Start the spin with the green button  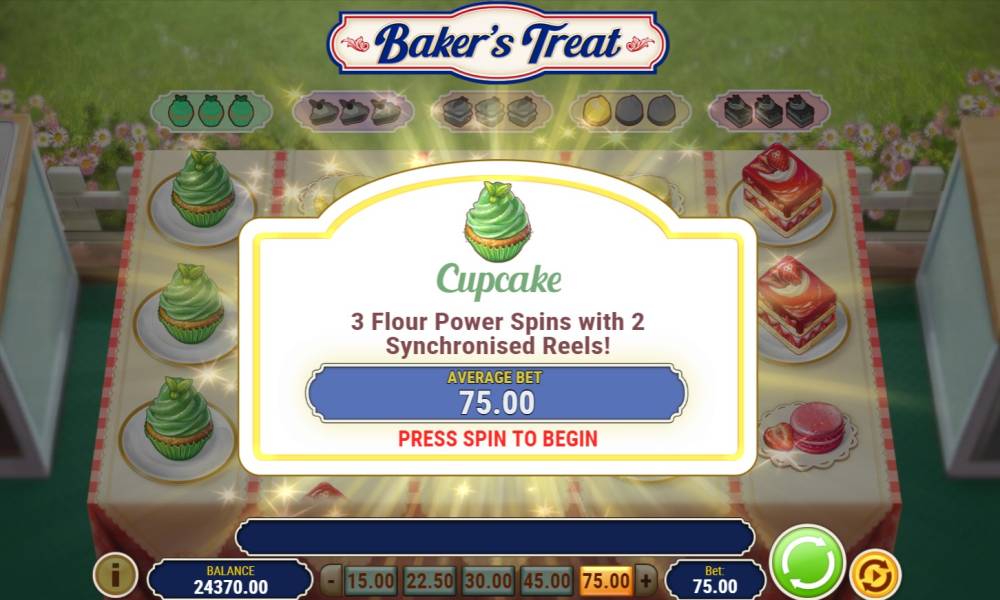808,563
